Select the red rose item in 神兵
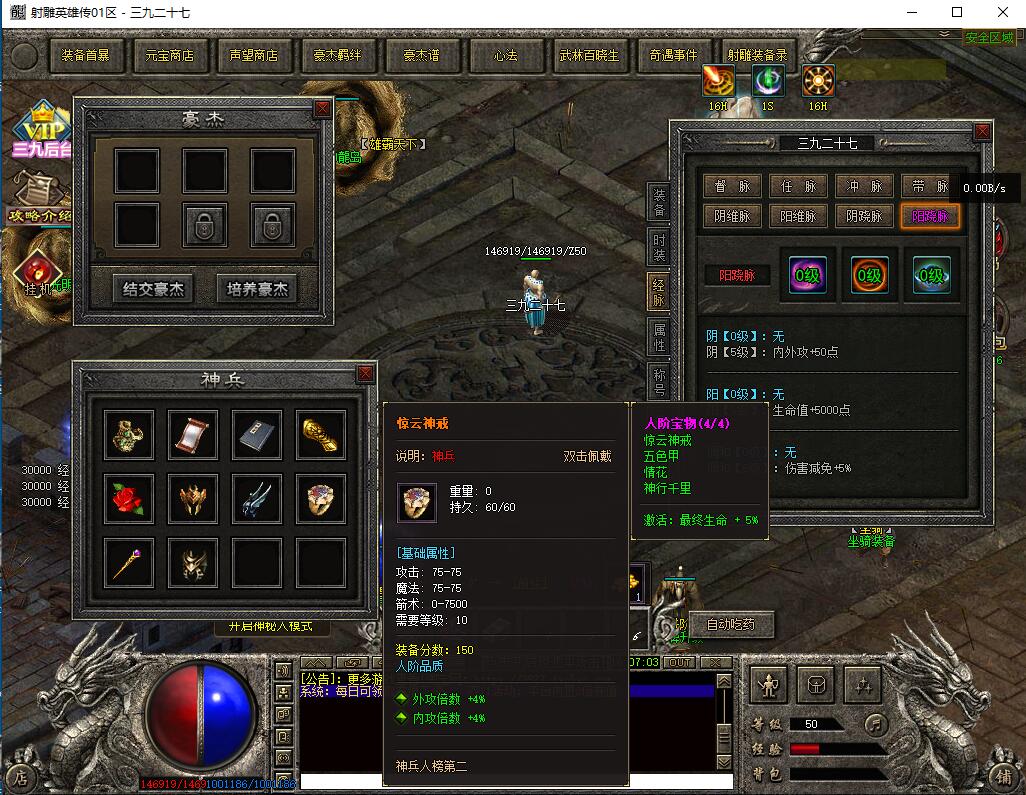Image resolution: width=1026 pixels, height=795 pixels. [129, 497]
